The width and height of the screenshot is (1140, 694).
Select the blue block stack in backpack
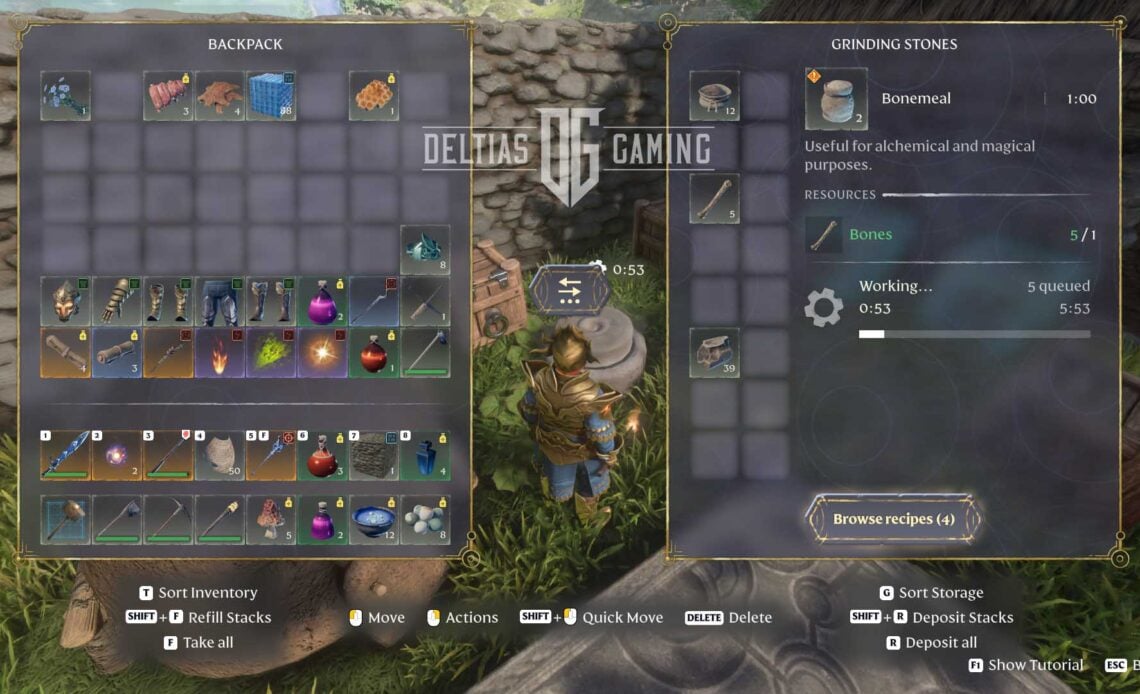coord(271,96)
